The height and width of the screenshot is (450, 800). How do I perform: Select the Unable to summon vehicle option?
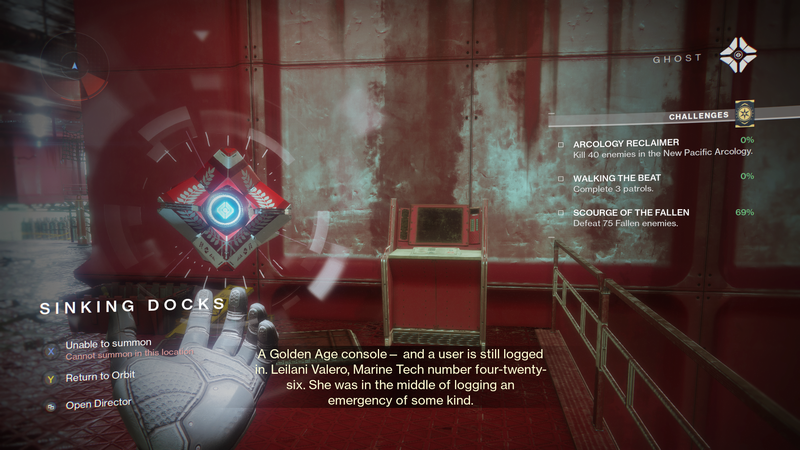coord(94,344)
